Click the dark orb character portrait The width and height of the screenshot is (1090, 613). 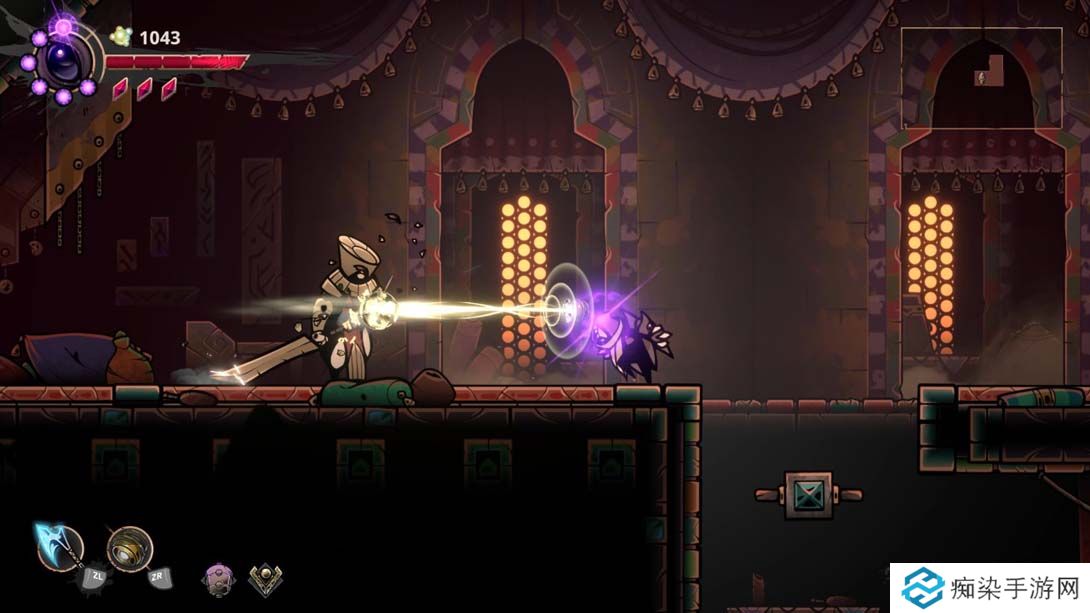63,62
